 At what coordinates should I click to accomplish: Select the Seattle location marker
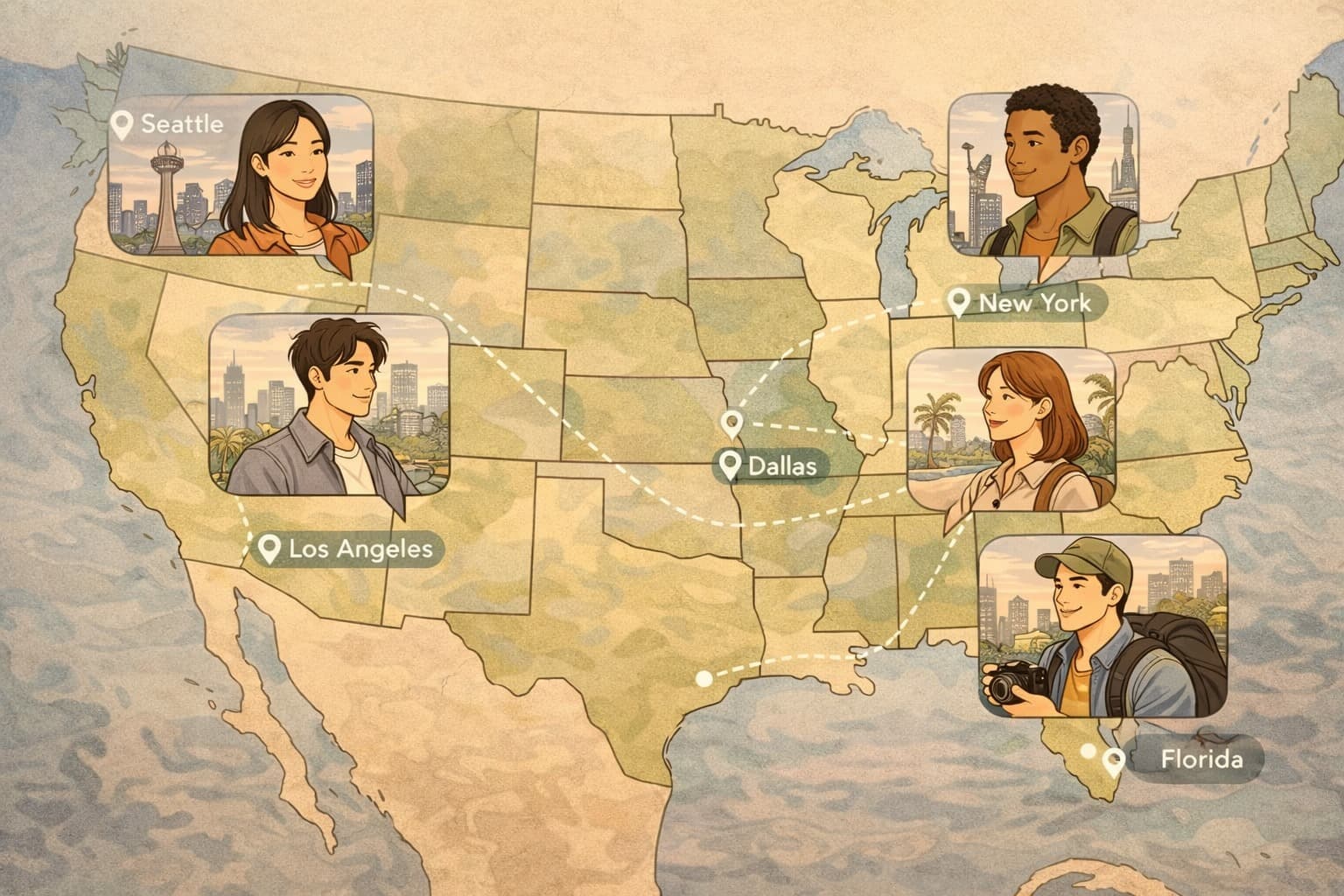pyautogui.click(x=124, y=125)
